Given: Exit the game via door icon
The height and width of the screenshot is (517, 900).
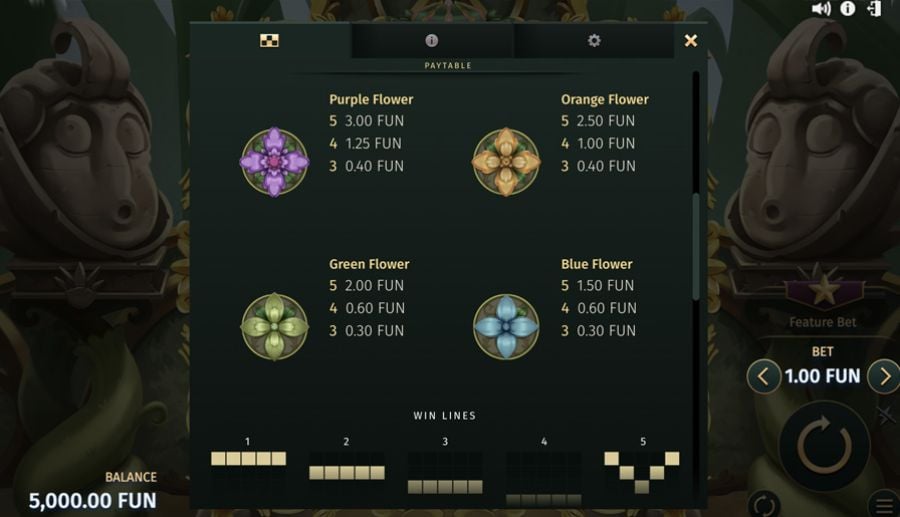Looking at the screenshot, I should [875, 9].
